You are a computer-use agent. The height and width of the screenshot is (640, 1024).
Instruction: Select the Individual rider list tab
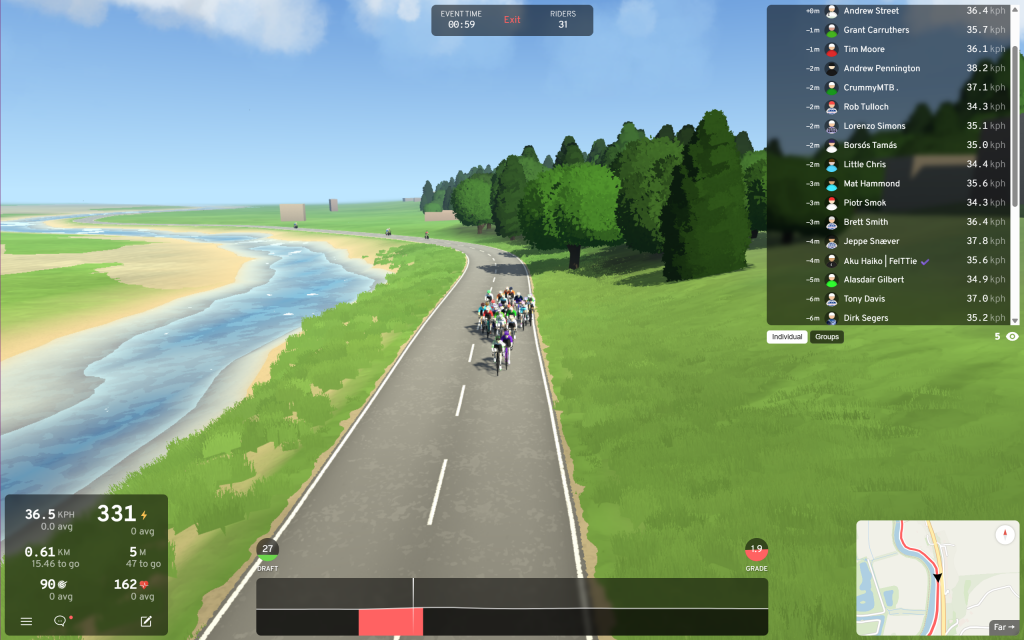click(x=787, y=337)
